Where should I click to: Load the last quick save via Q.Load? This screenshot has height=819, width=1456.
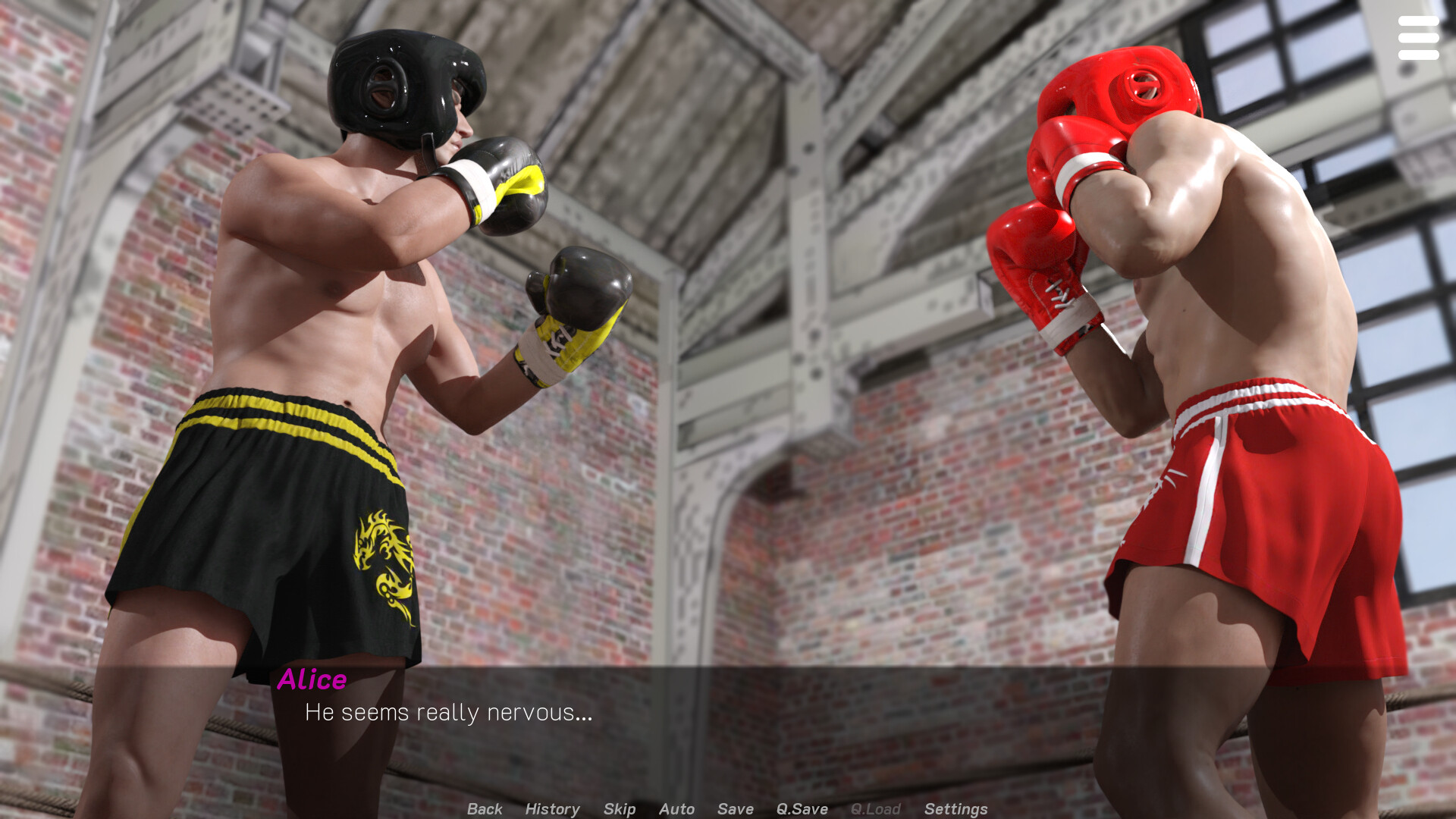(875, 809)
